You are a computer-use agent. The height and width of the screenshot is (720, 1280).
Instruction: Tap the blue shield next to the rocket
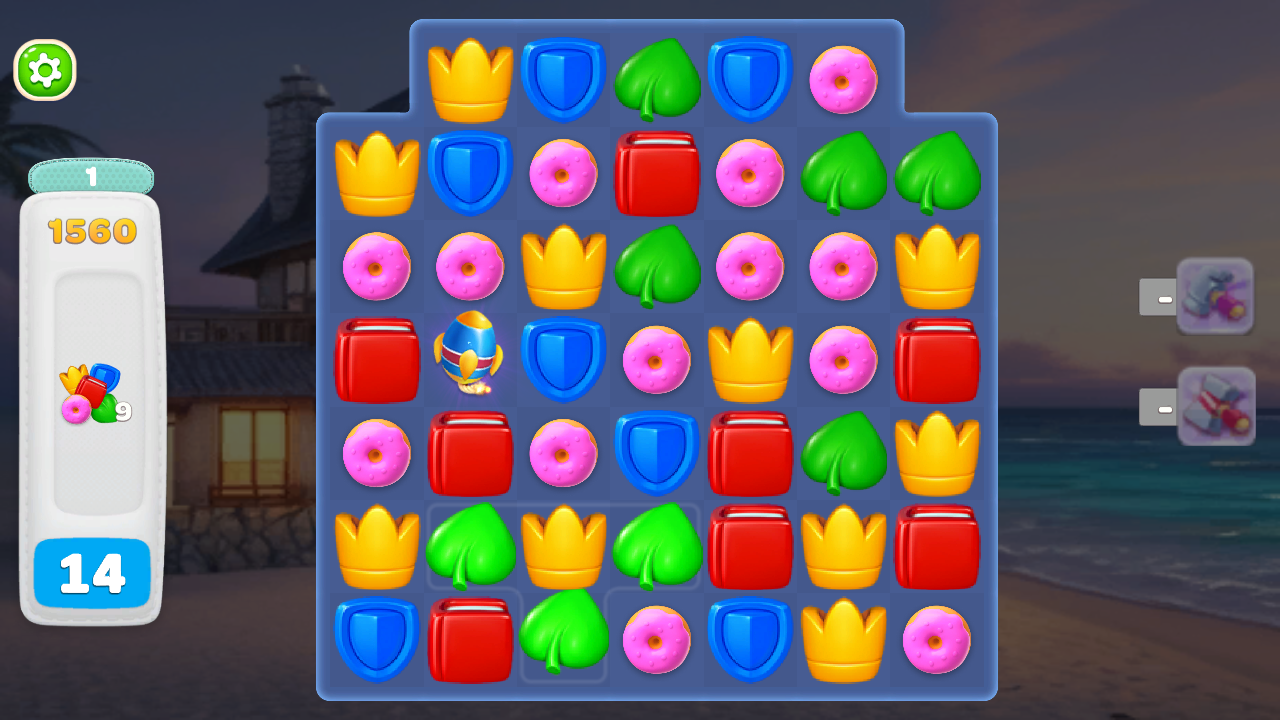tap(563, 360)
